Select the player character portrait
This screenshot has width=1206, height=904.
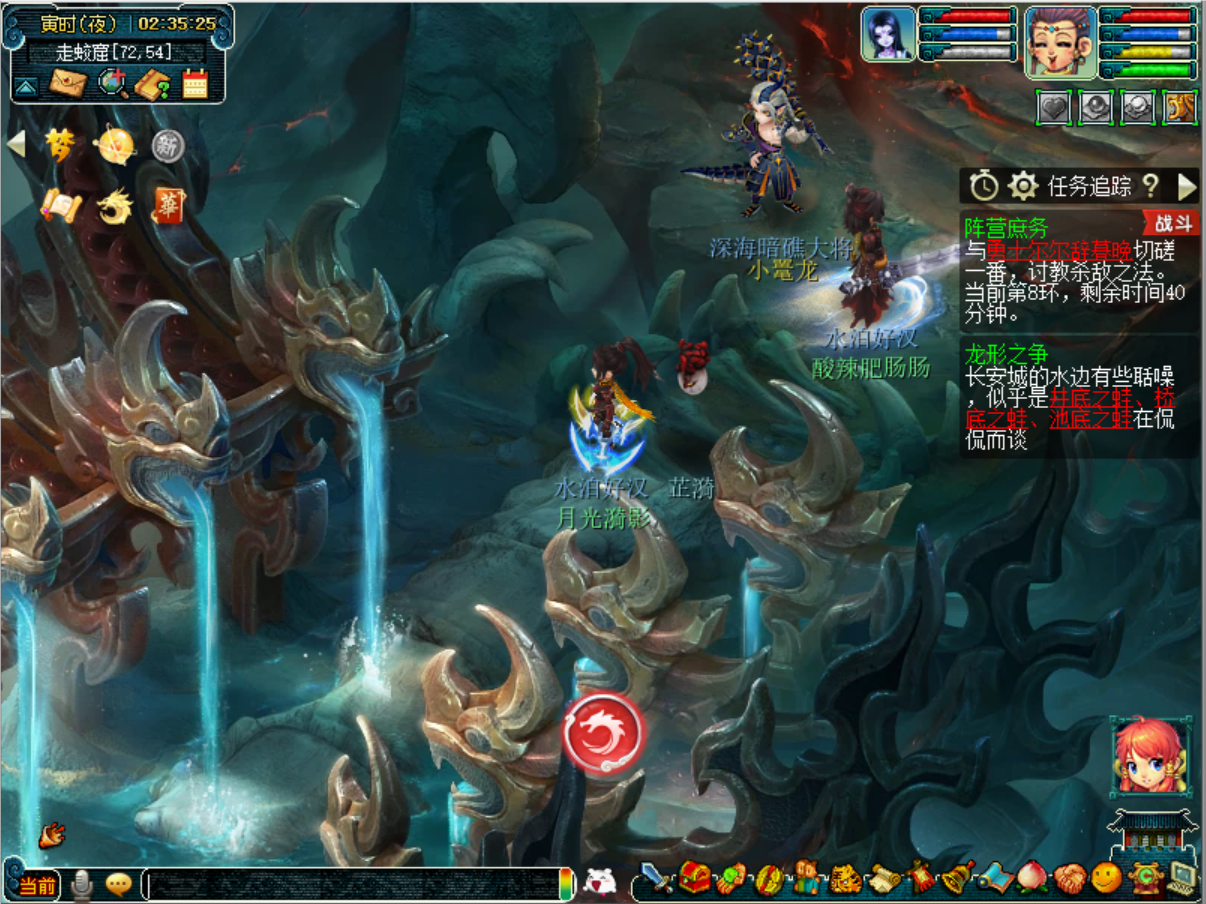(1060, 41)
